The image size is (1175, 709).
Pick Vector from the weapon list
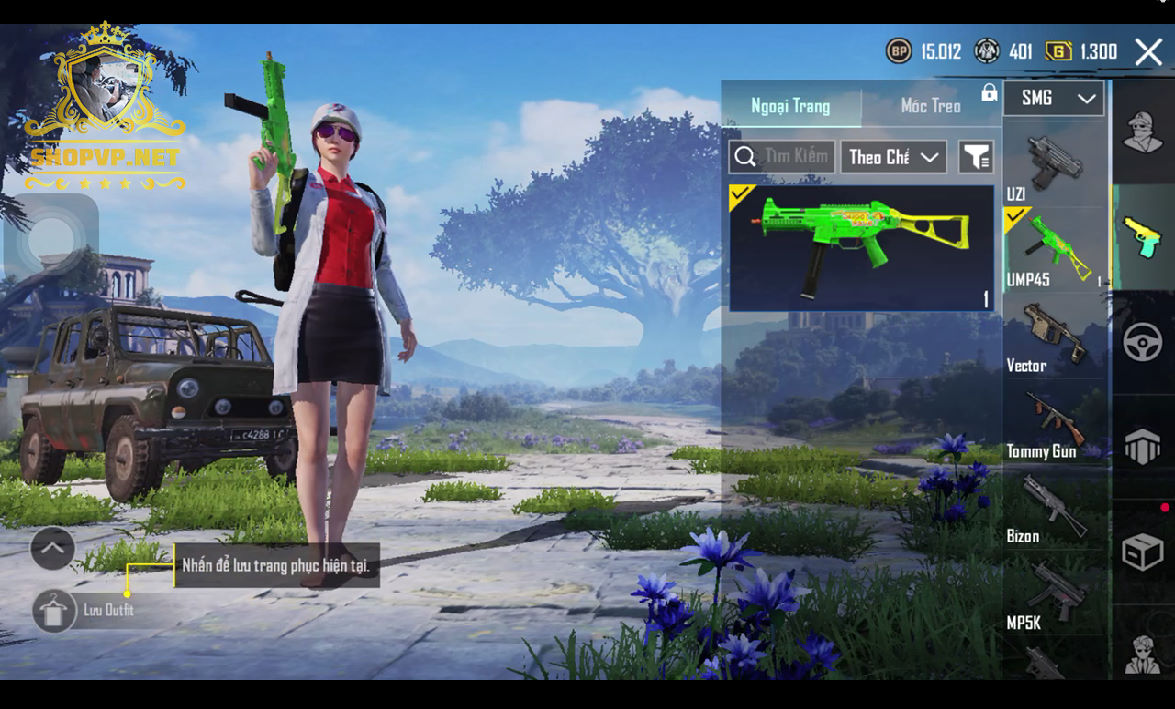click(x=1055, y=337)
